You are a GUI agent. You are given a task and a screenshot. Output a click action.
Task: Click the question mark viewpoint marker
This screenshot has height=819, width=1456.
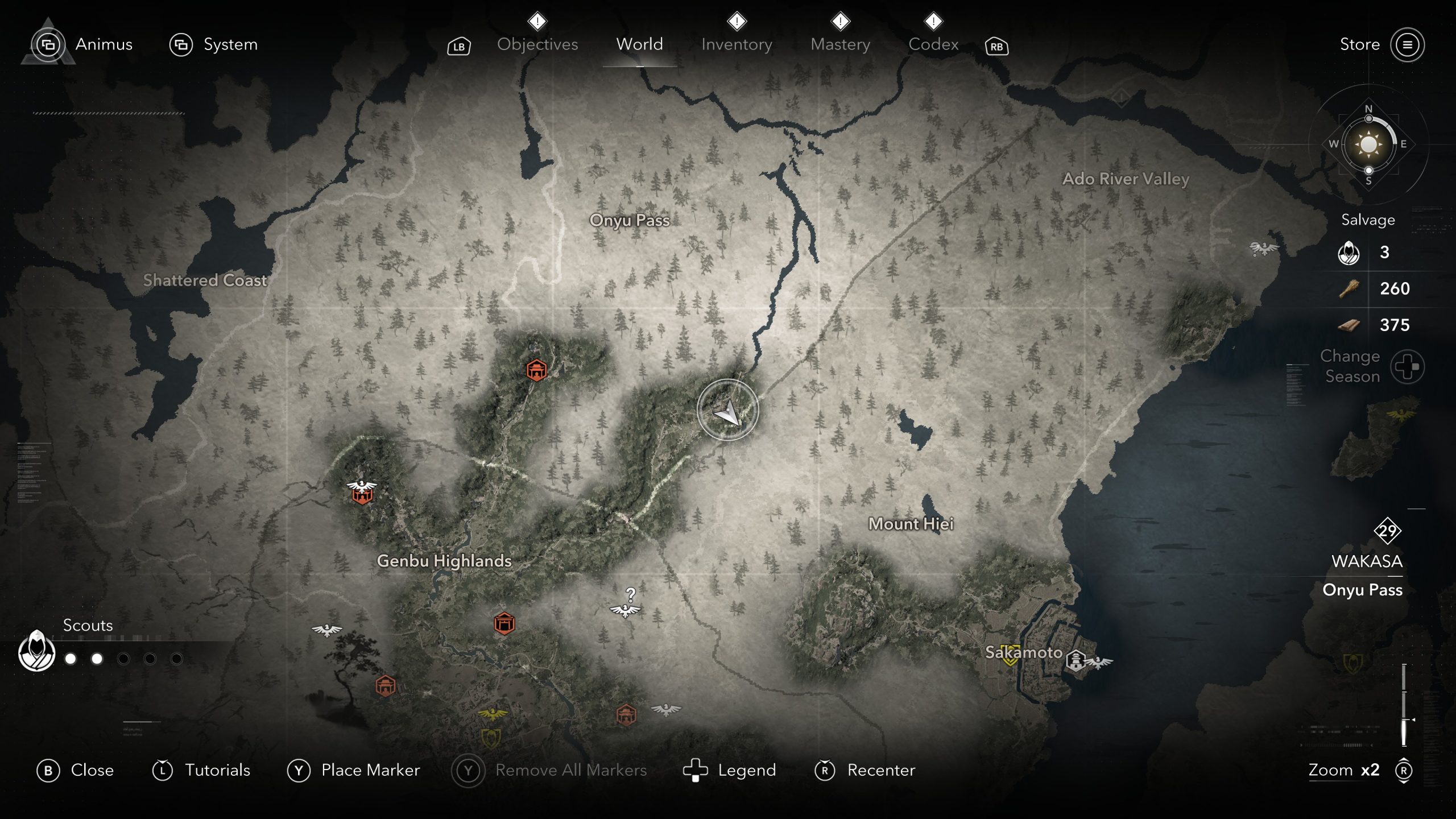(x=626, y=605)
